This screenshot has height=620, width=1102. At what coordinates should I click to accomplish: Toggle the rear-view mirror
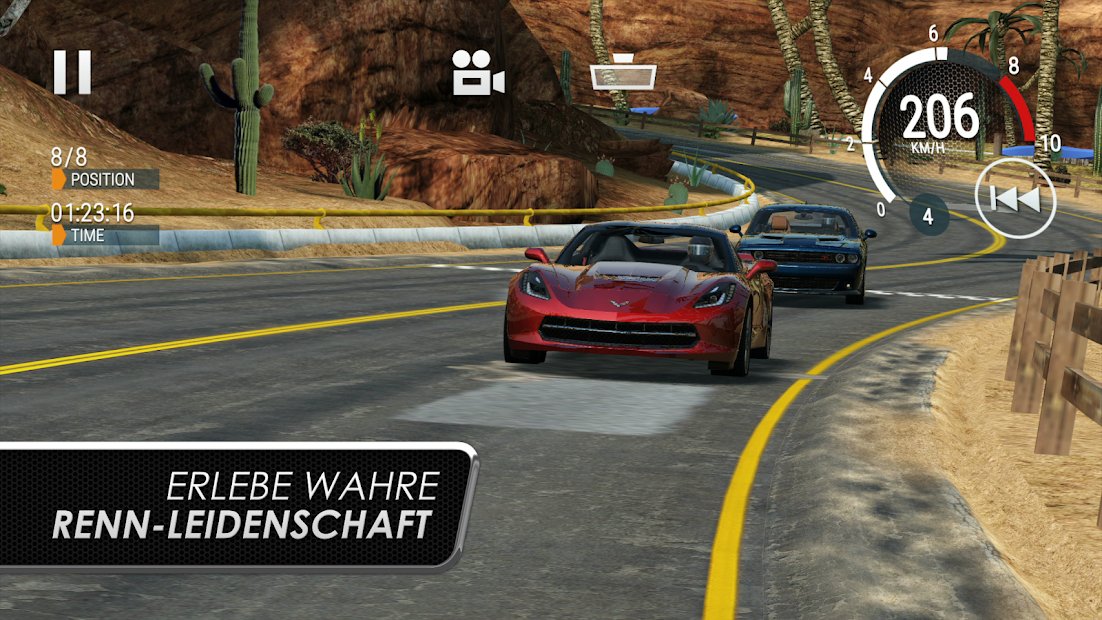[622, 76]
